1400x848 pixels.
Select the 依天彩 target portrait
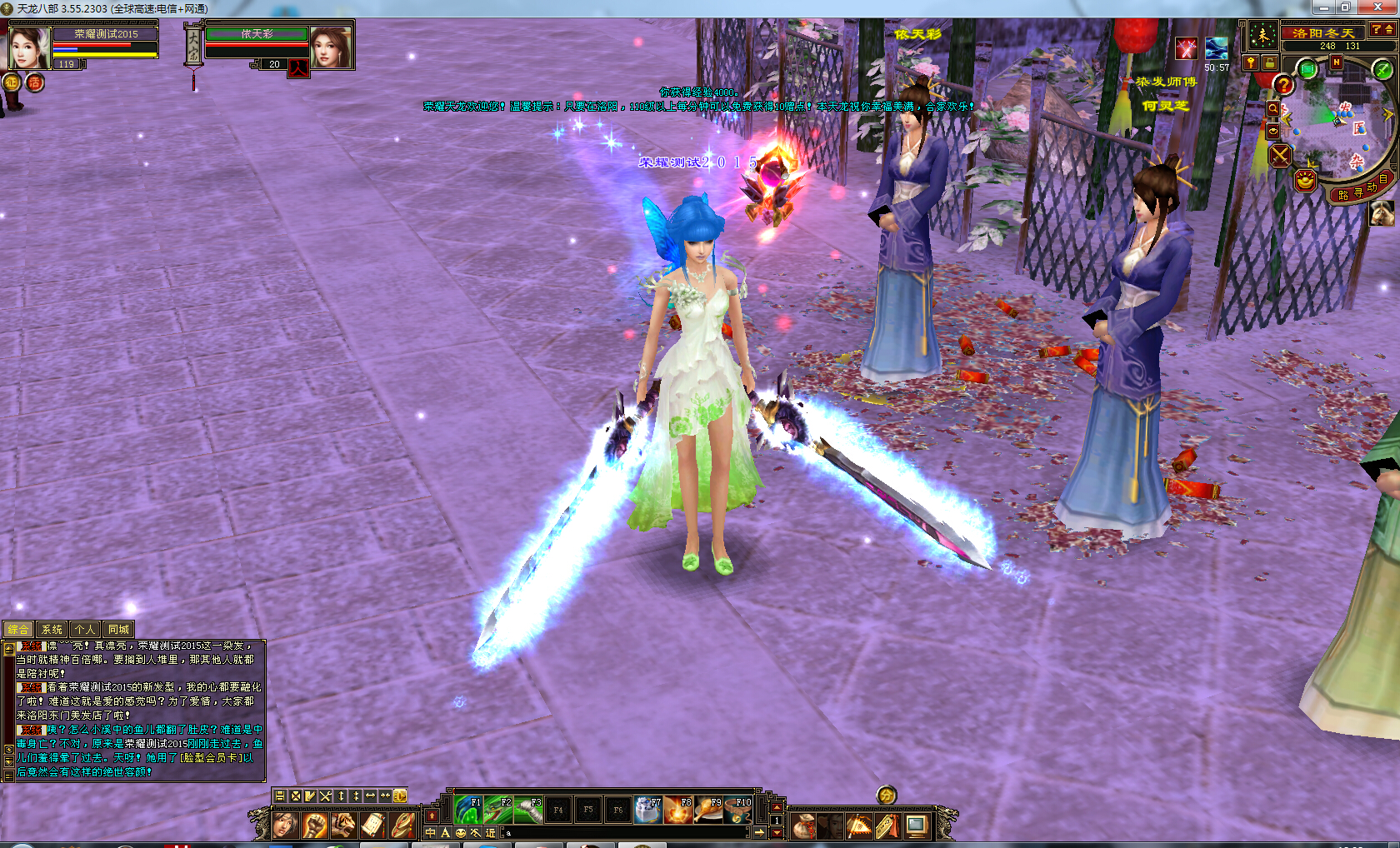329,47
